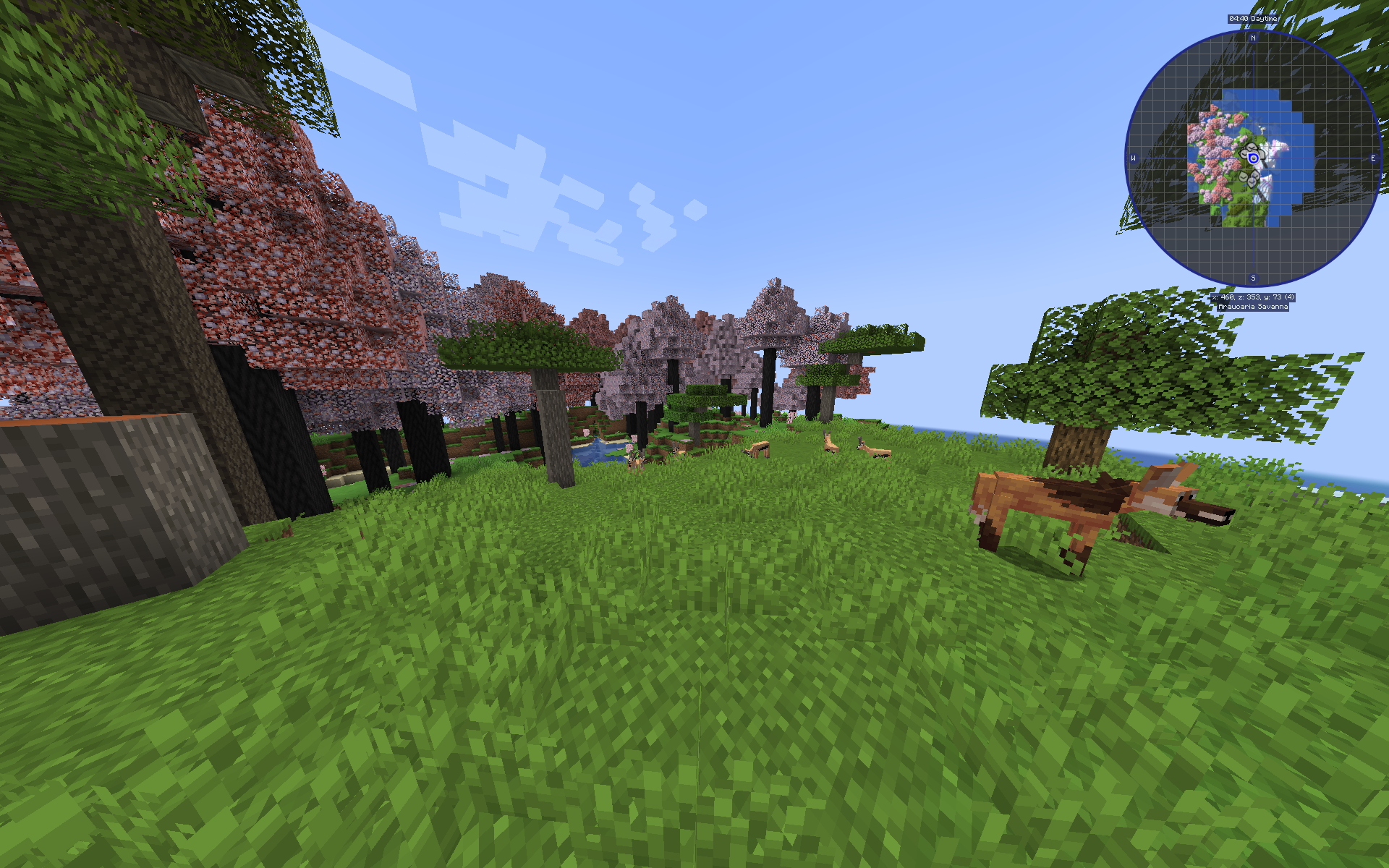Click the '04:40 Daytime' time display

pos(1252,19)
